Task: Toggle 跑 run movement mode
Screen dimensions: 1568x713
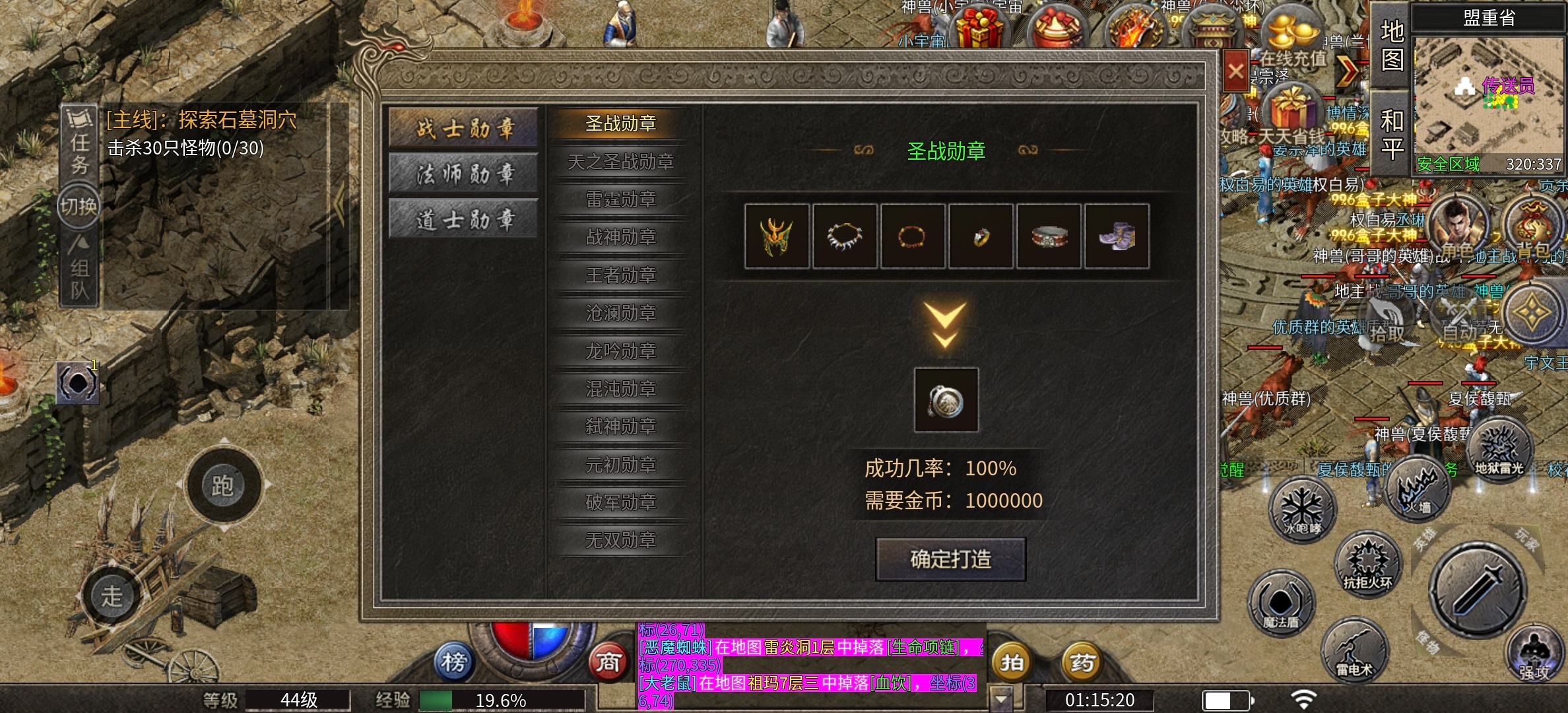Action: coord(223,485)
